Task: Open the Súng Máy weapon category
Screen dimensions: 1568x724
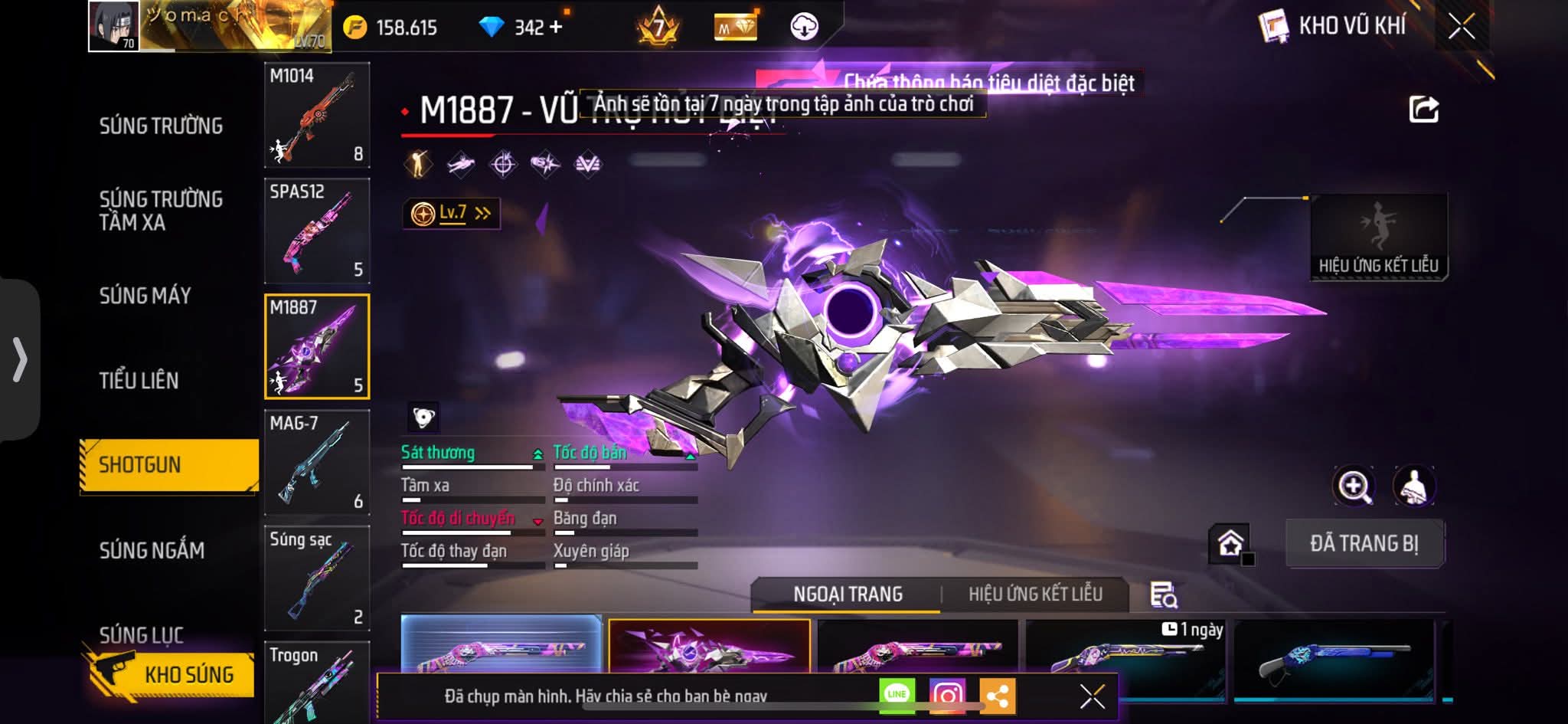Action: [145, 296]
